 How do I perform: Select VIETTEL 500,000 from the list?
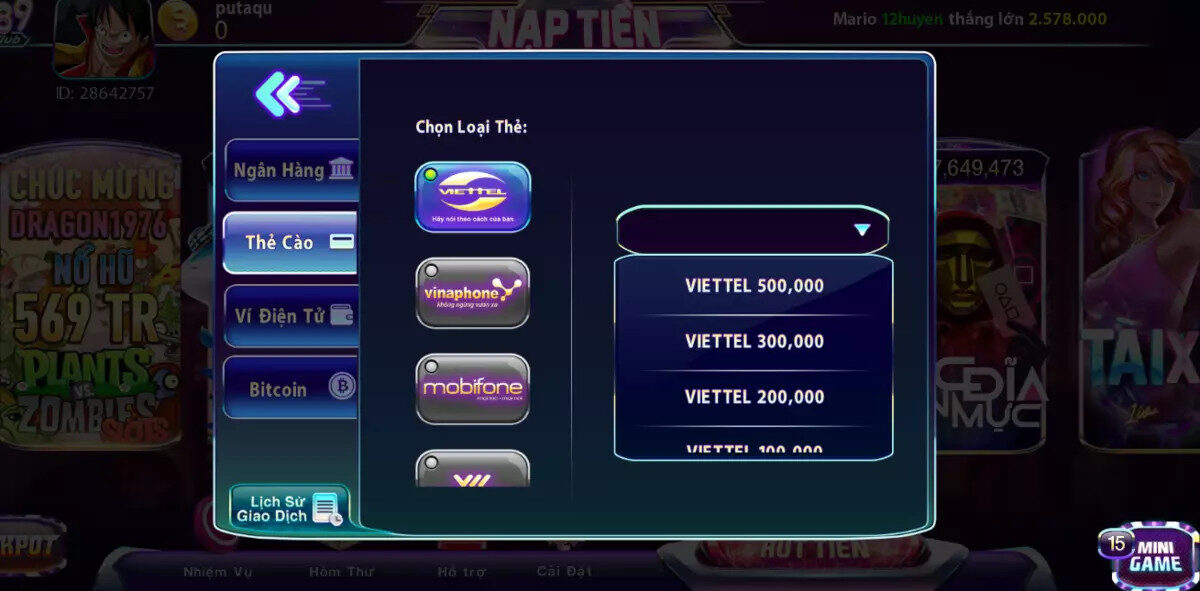pyautogui.click(x=754, y=286)
